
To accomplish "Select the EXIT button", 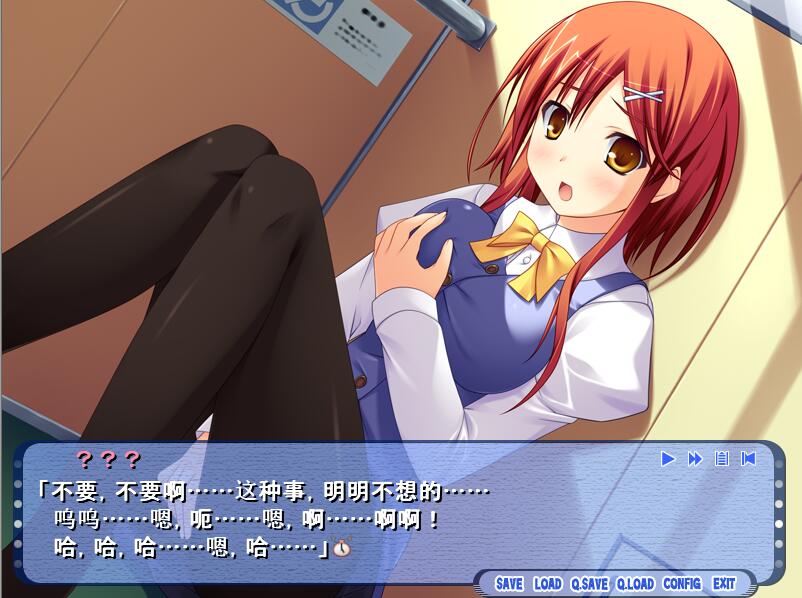I will click(724, 583).
